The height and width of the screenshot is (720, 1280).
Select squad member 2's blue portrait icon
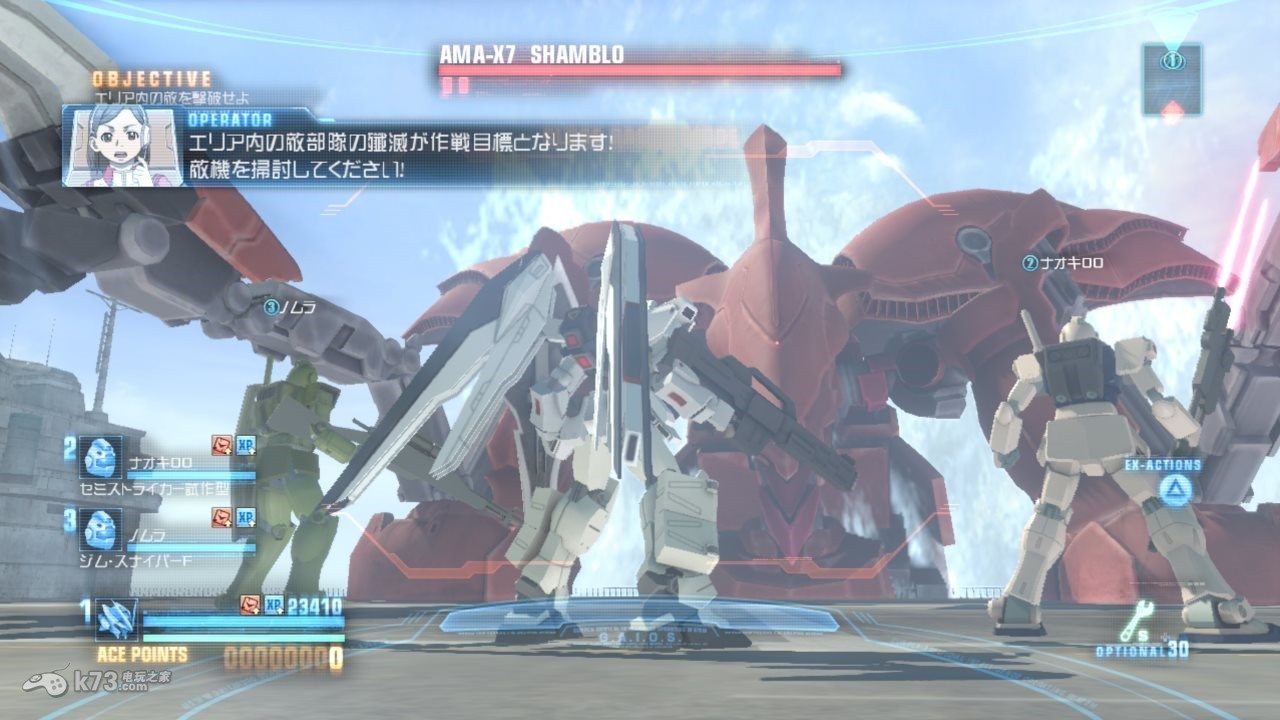pos(100,458)
